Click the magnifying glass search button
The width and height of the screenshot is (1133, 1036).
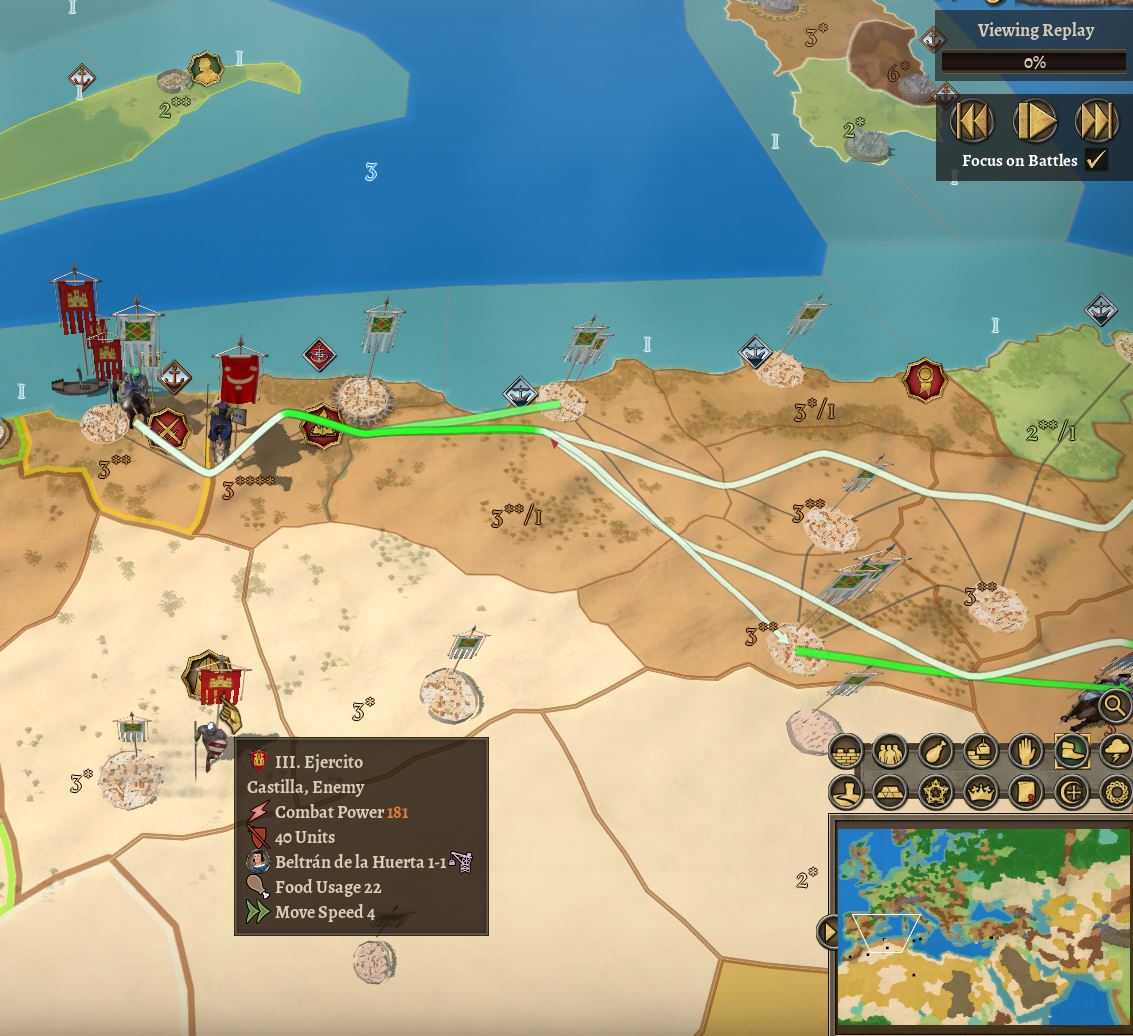[1114, 705]
